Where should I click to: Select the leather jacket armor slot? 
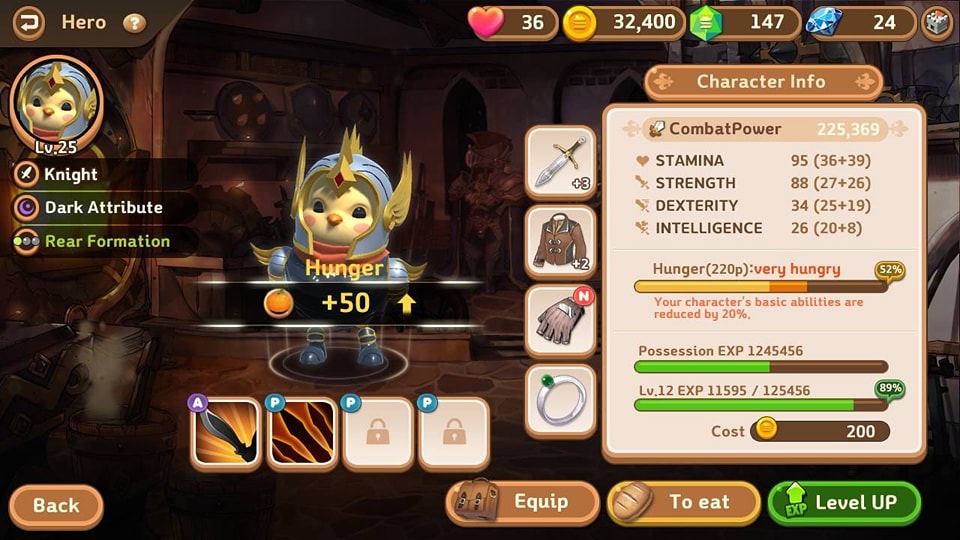click(560, 241)
